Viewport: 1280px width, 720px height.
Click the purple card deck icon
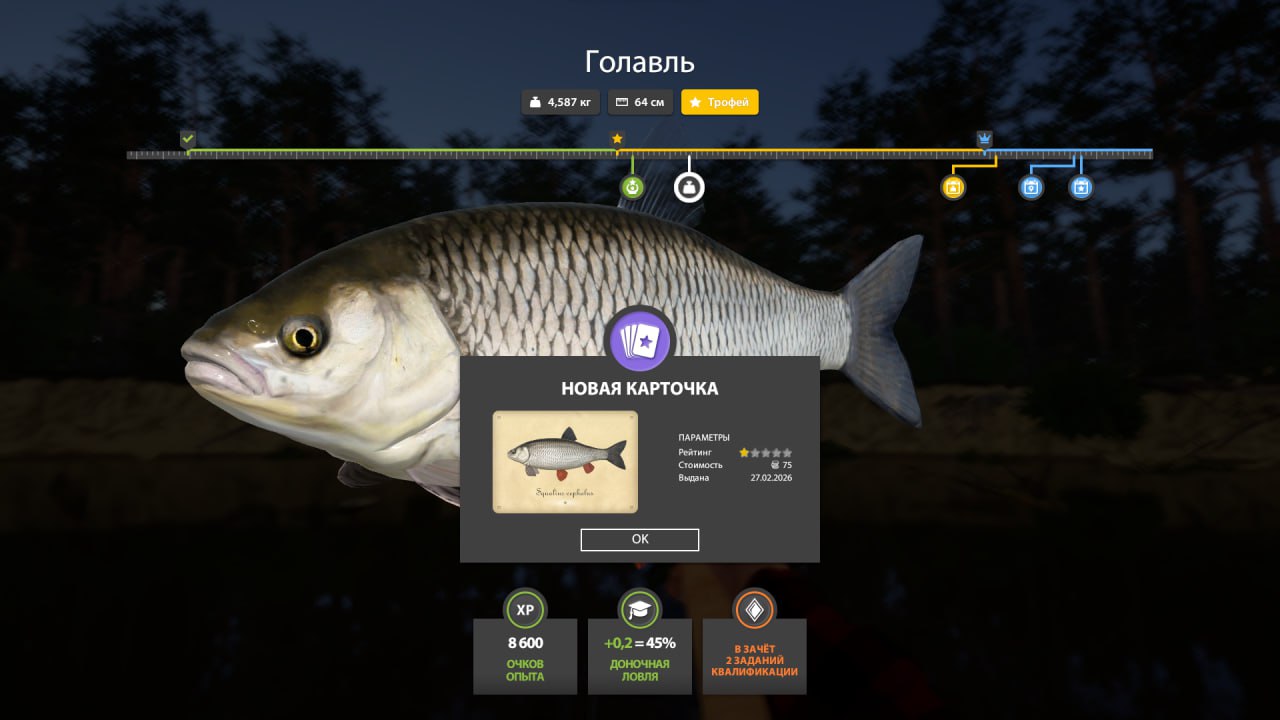[x=640, y=341]
